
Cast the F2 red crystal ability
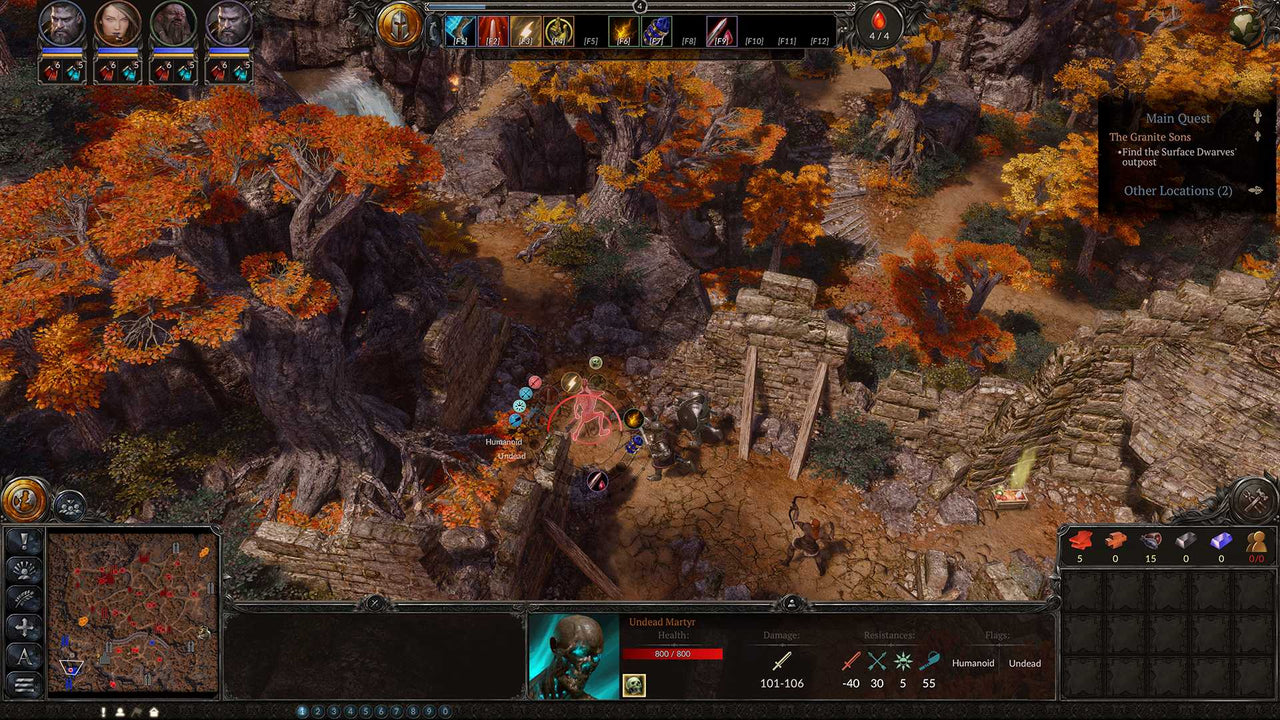pyautogui.click(x=491, y=28)
